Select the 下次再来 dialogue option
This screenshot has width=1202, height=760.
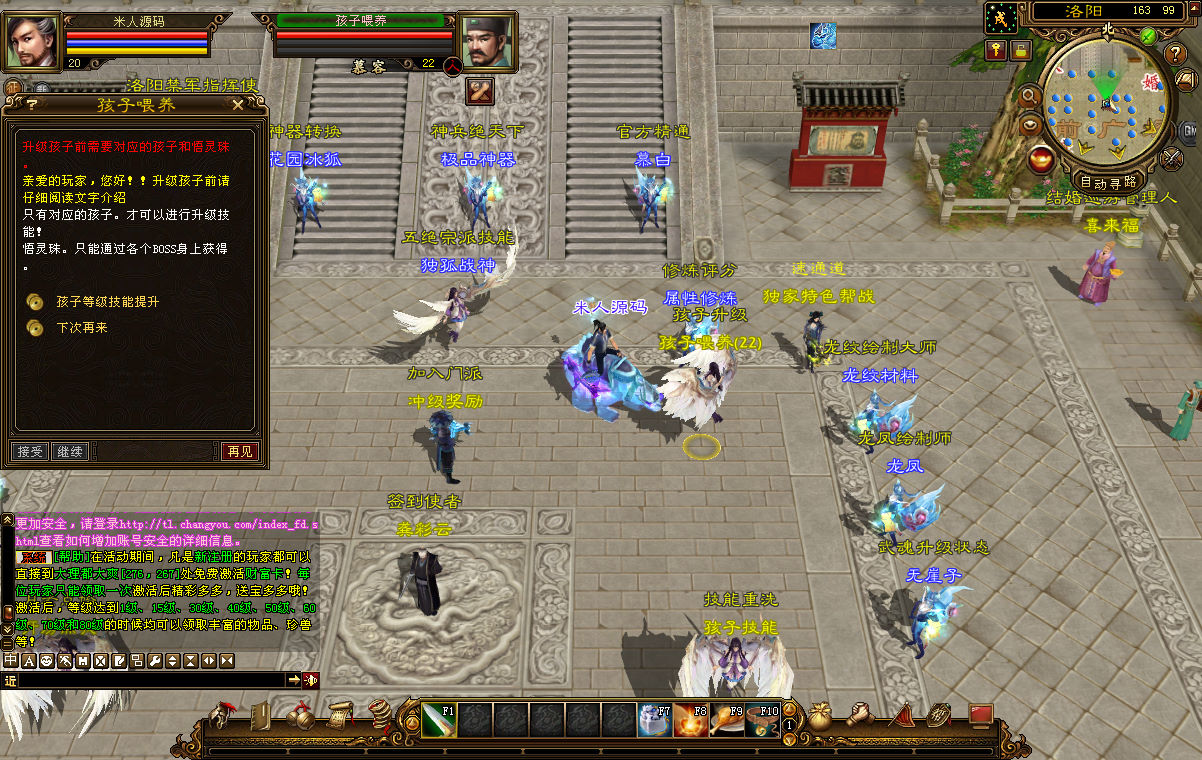(x=82, y=327)
